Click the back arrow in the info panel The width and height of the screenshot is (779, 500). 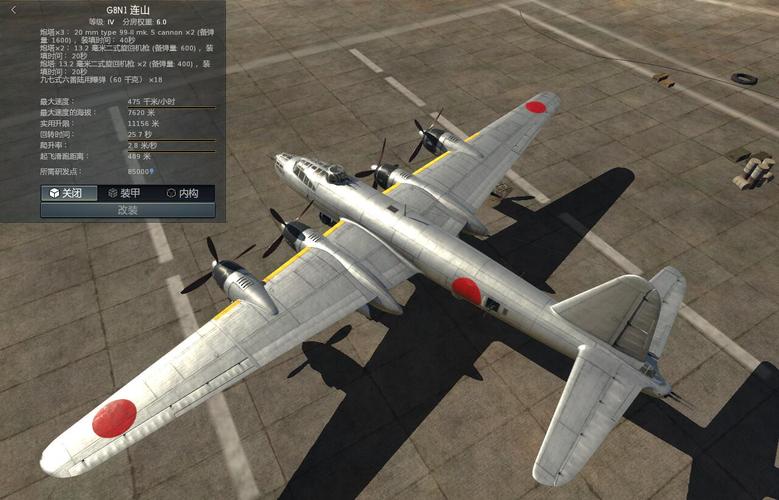coord(13,9)
